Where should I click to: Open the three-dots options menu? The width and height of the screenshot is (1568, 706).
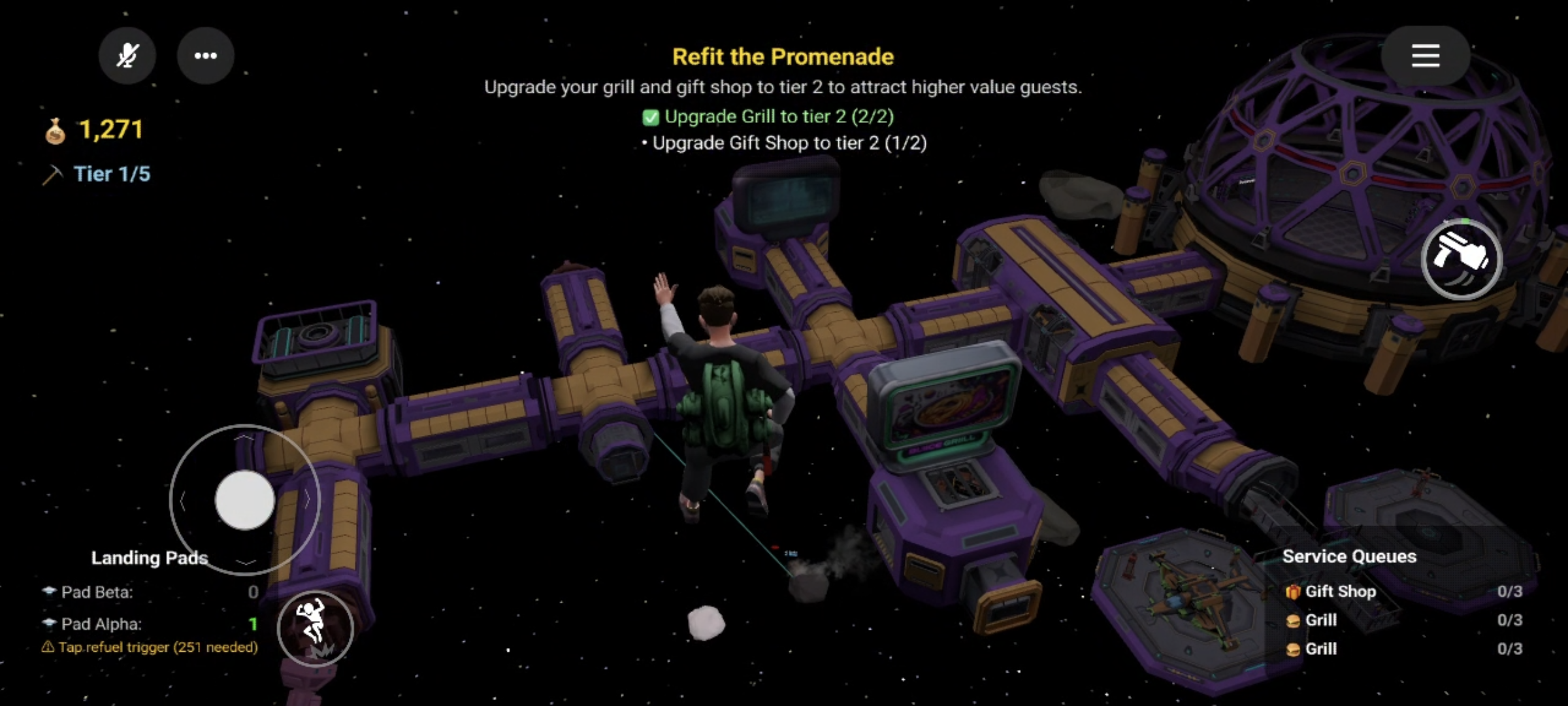click(206, 56)
